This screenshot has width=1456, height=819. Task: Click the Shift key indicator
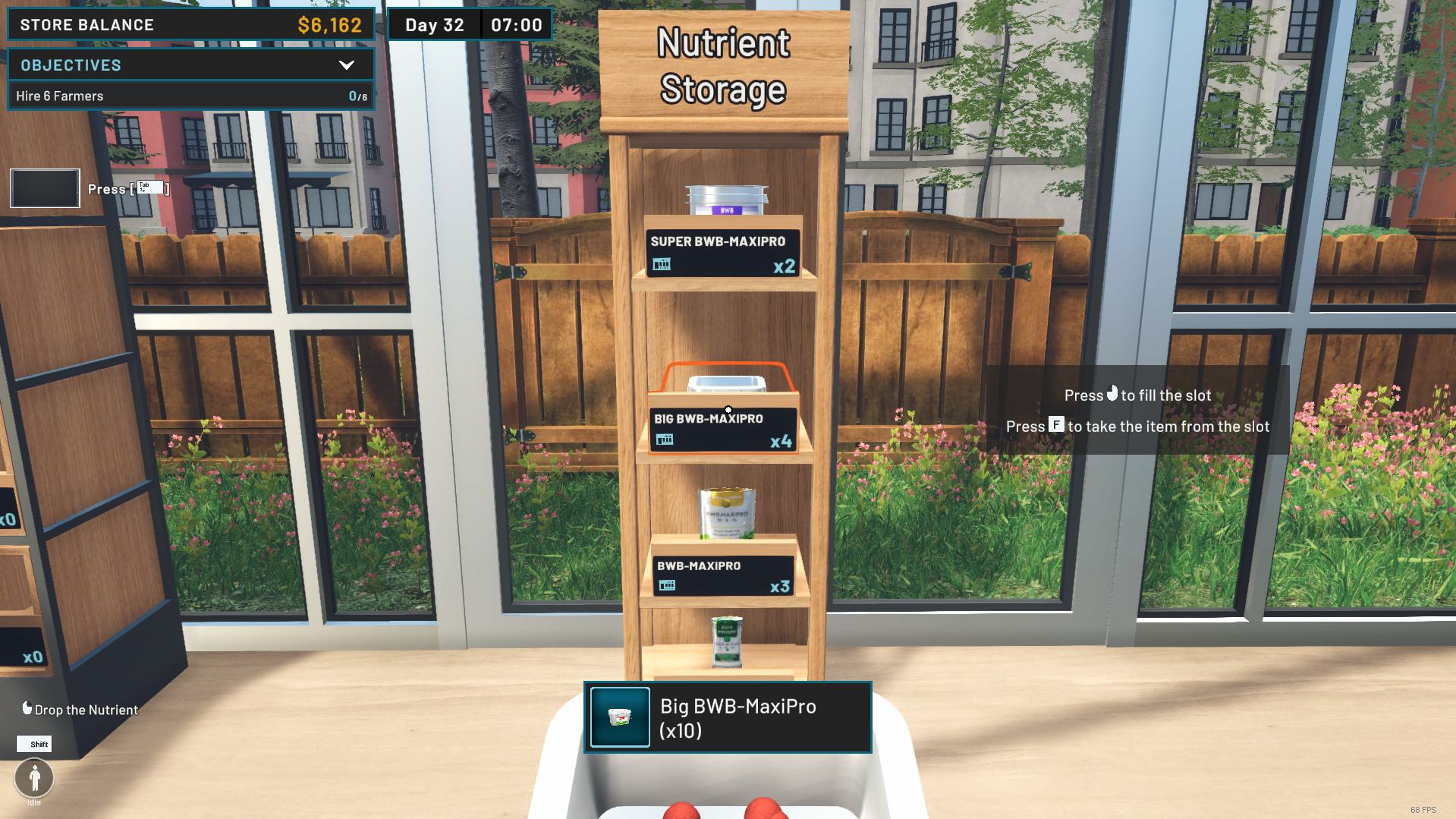coord(34,744)
